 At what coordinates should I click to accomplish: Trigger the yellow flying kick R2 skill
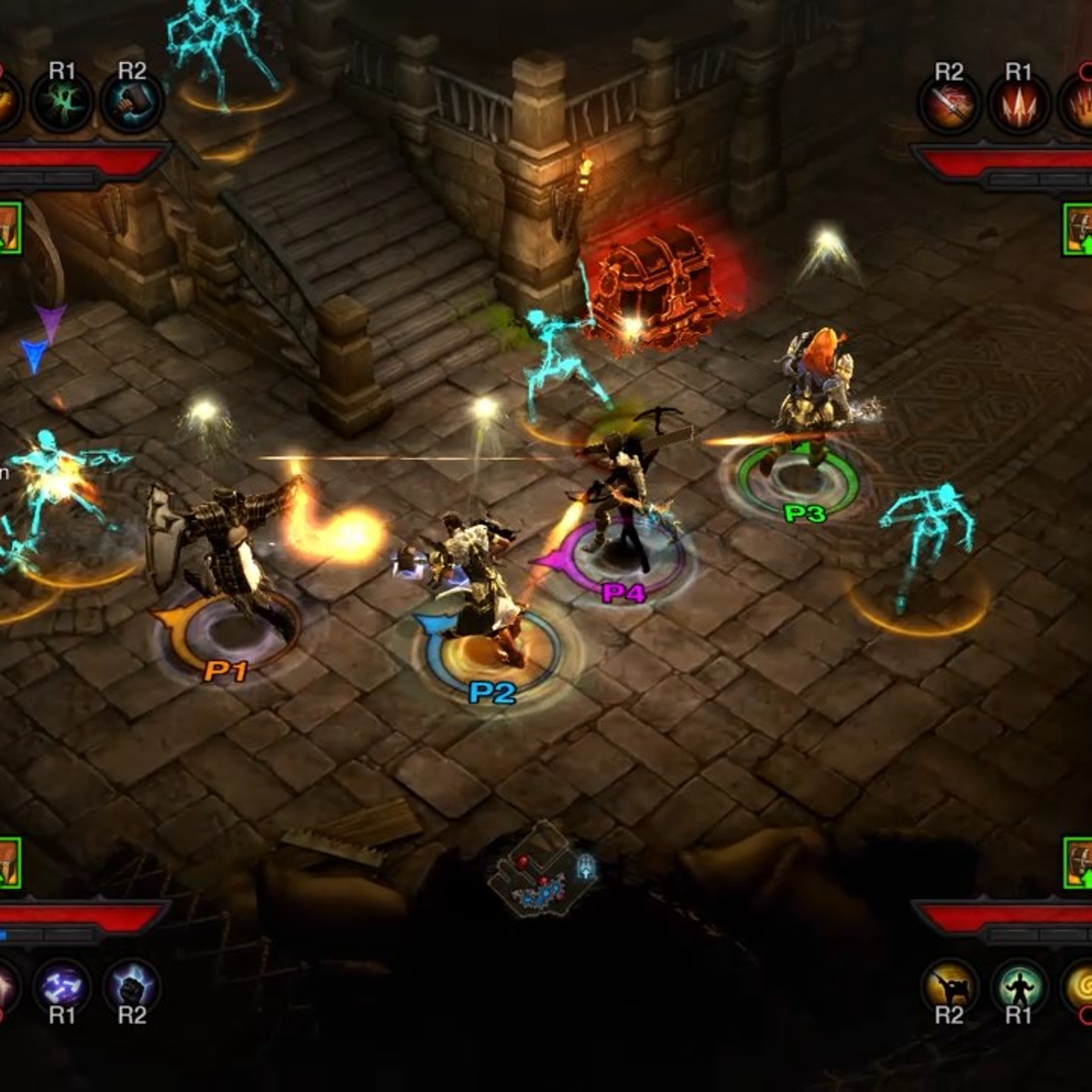pyautogui.click(x=948, y=986)
